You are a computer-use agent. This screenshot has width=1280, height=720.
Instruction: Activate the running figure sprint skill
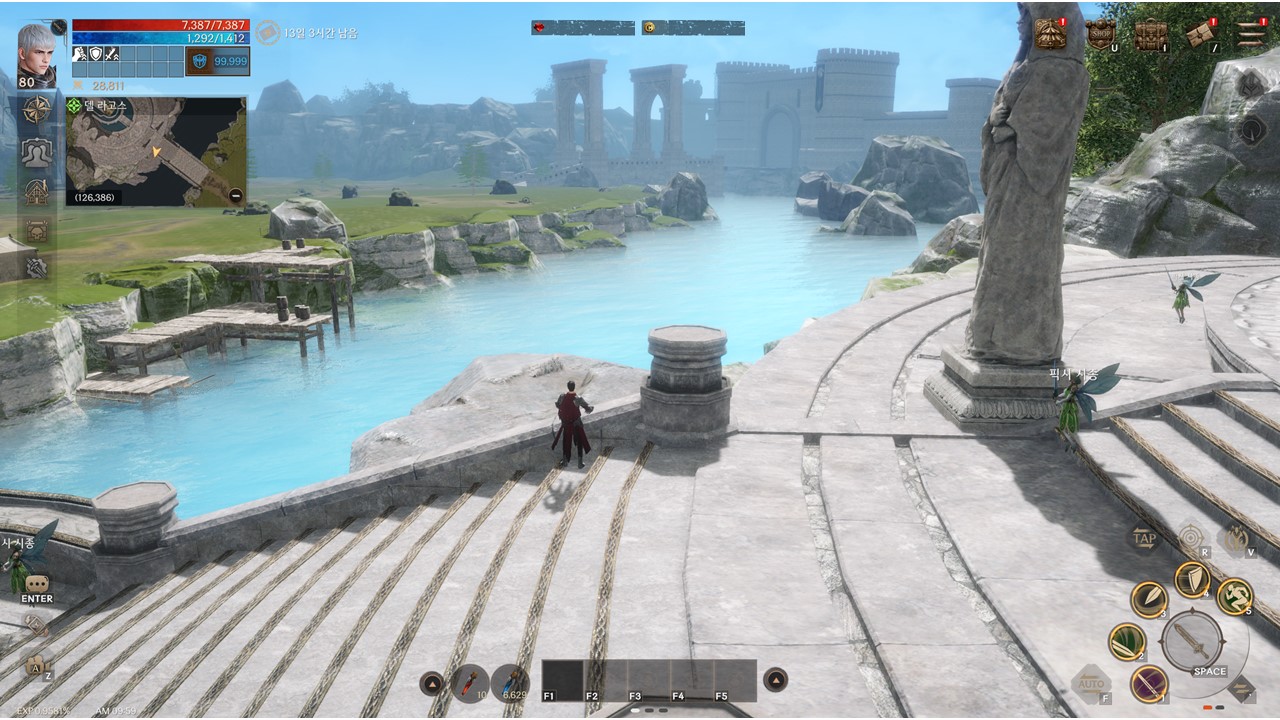coord(1235,597)
